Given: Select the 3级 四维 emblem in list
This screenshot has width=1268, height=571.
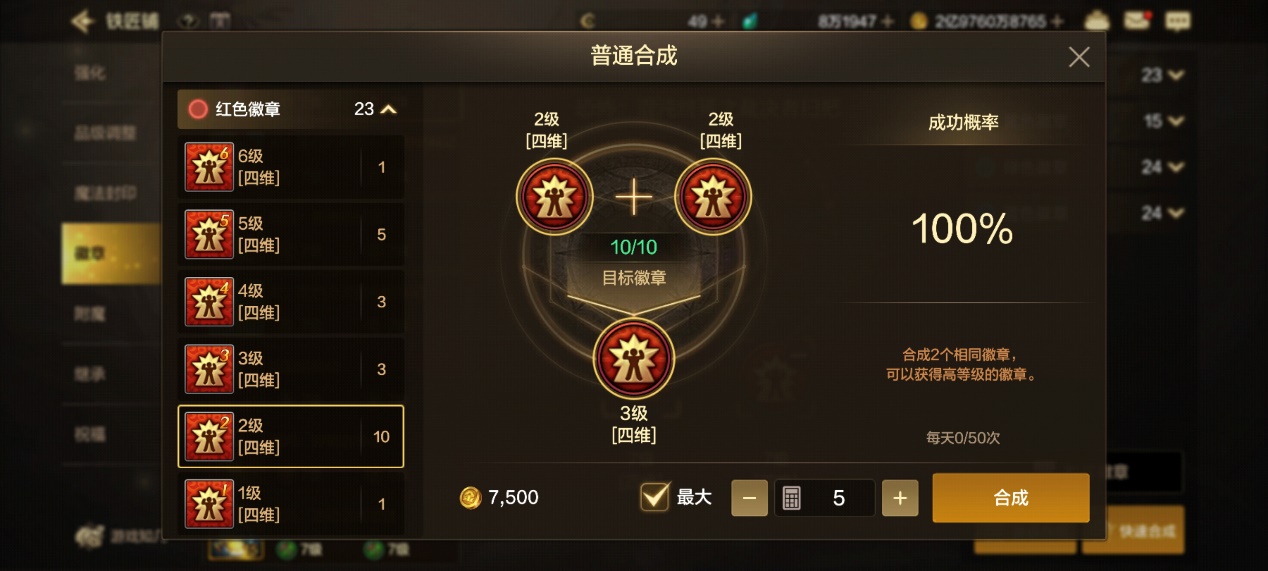Looking at the screenshot, I should [x=290, y=369].
